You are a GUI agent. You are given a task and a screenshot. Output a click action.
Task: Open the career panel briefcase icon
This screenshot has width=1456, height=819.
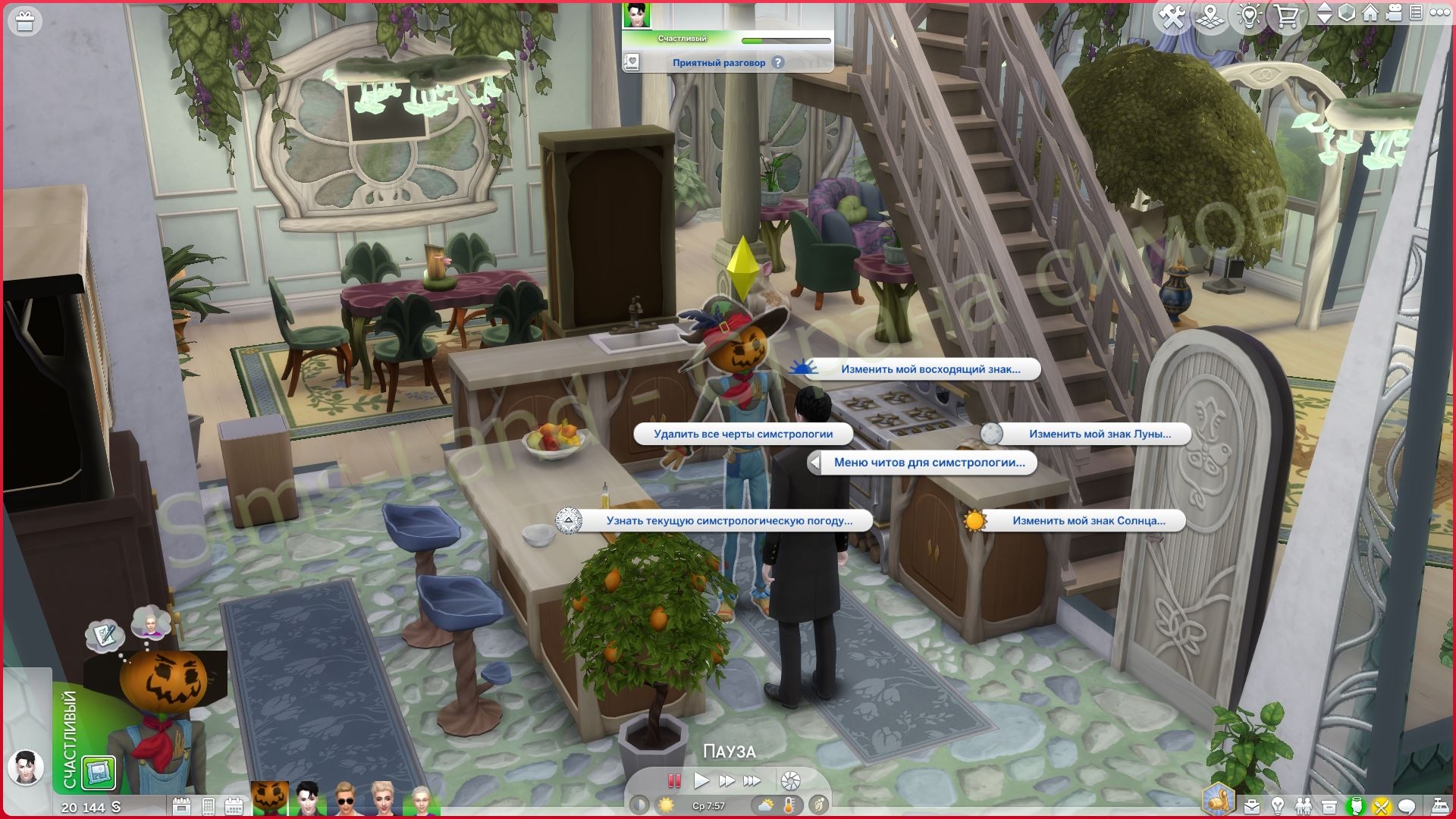1251,805
